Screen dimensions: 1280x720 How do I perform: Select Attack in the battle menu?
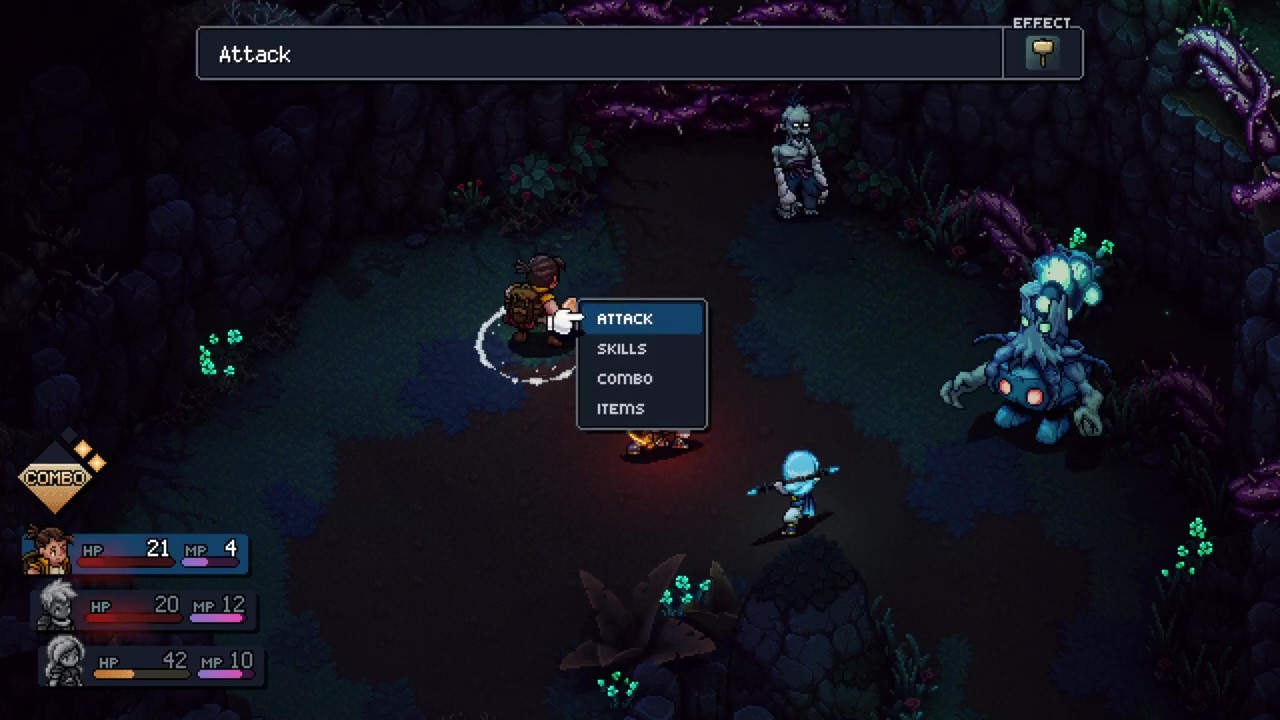click(625, 319)
